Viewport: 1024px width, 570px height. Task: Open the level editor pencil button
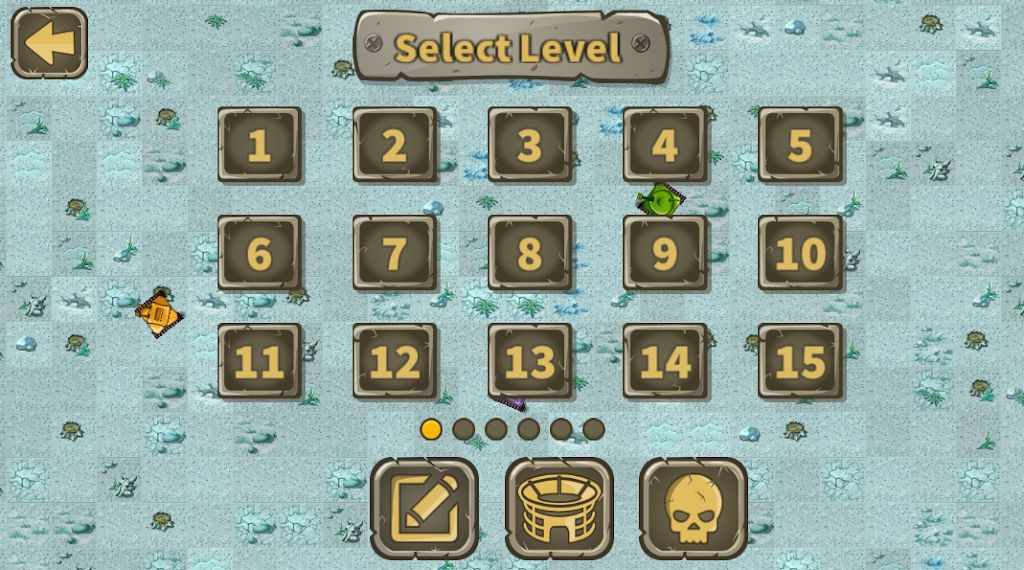(425, 508)
